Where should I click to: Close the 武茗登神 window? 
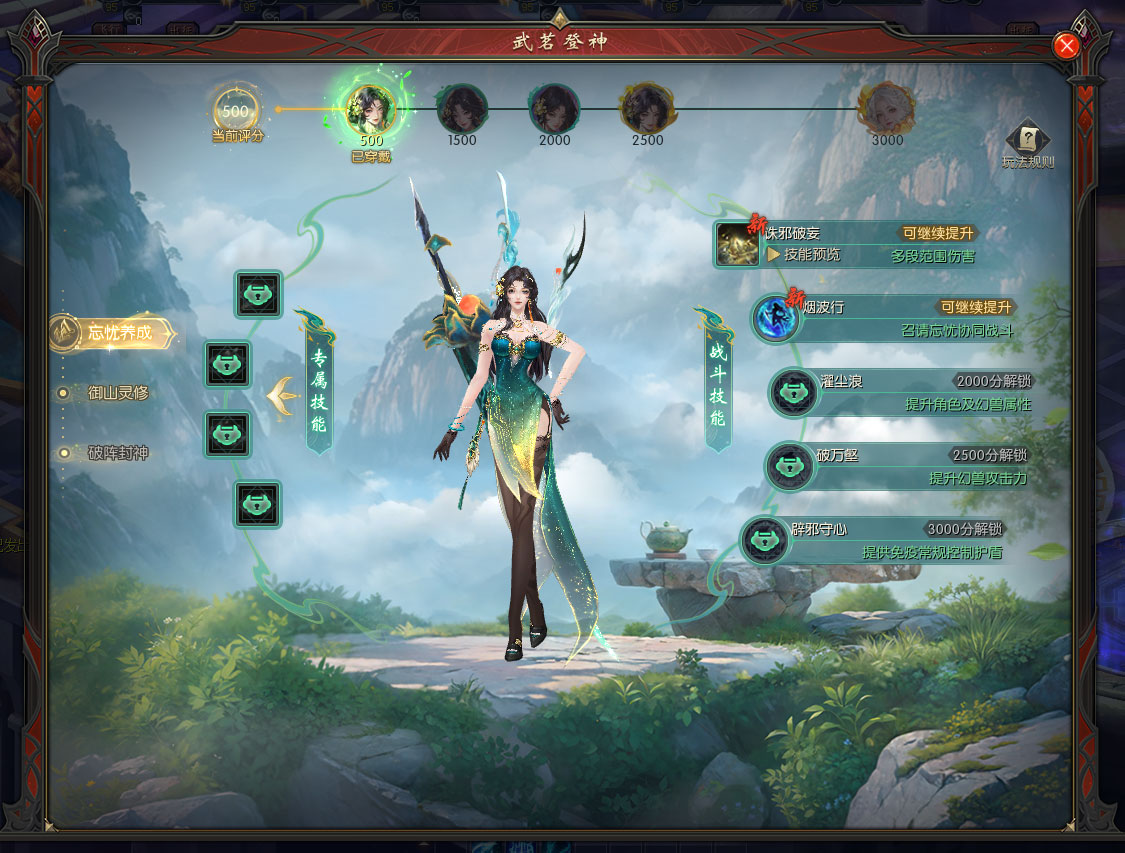pos(1067,46)
